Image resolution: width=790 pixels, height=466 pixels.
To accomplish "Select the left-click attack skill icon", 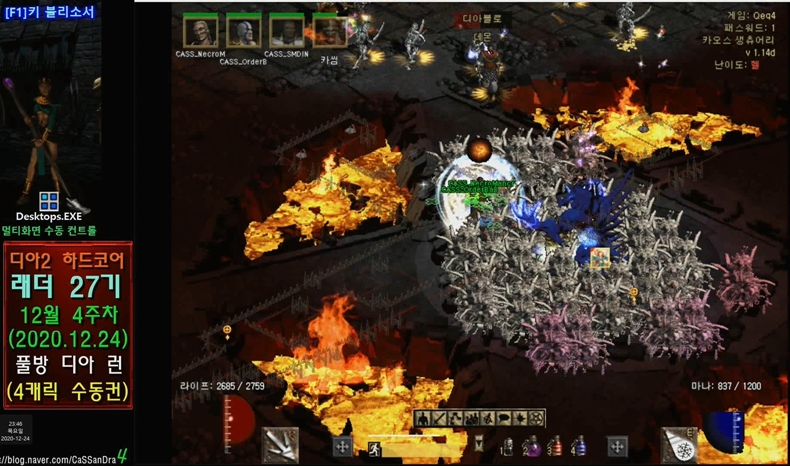I will [281, 445].
